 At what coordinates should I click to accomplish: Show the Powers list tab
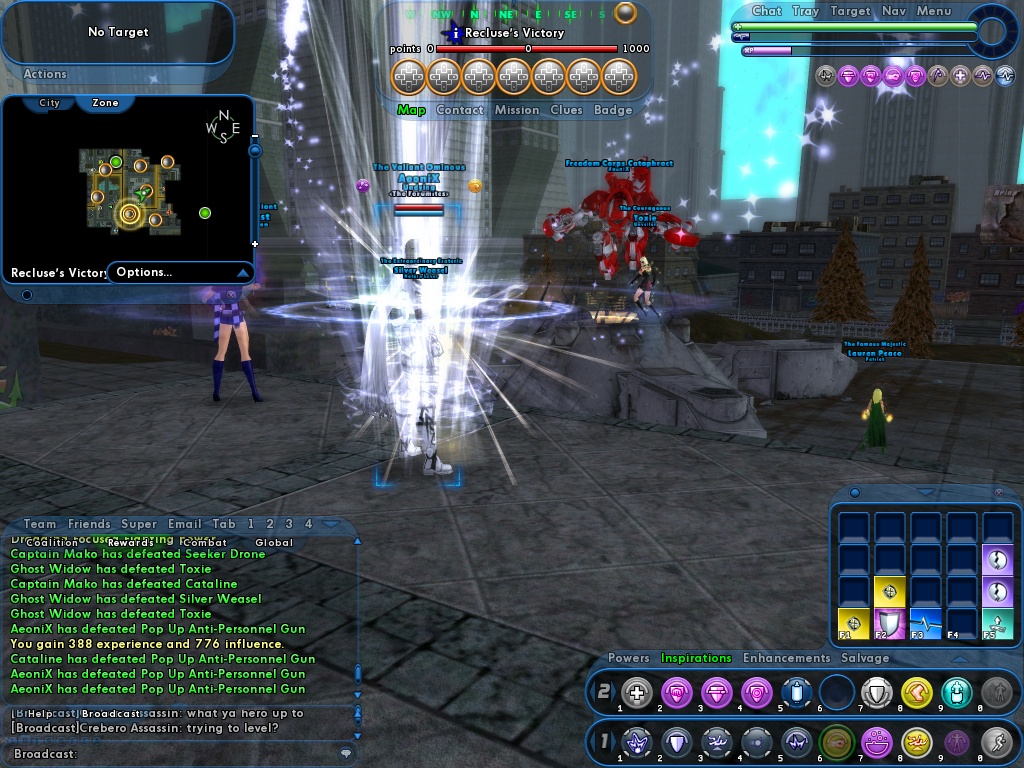(x=629, y=658)
